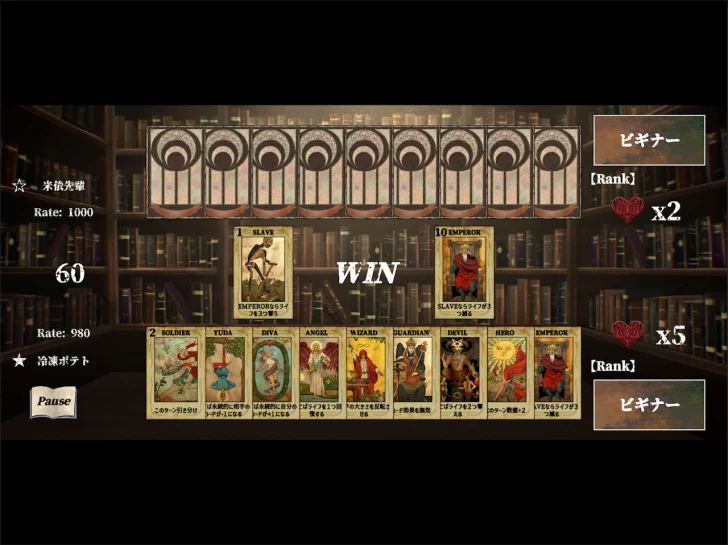Pick the GUARDIAN card

tap(412, 371)
